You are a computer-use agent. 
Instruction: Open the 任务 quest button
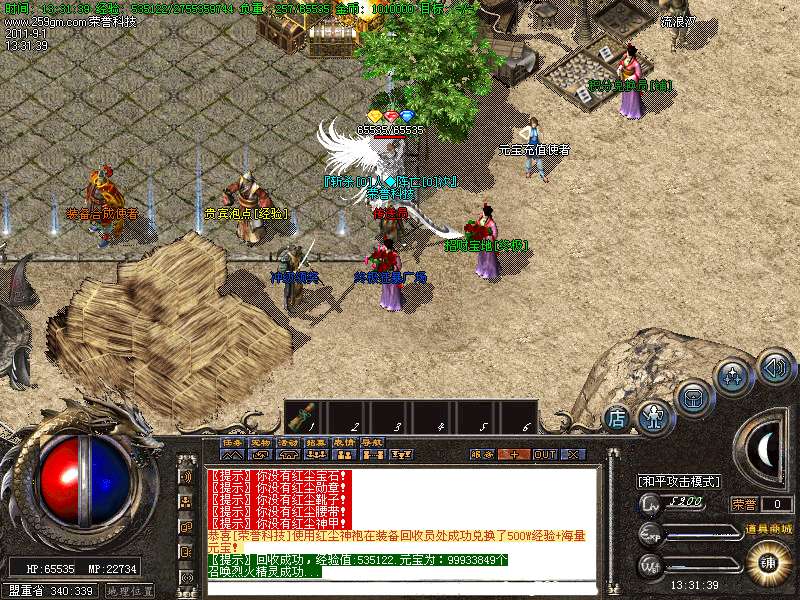231,442
